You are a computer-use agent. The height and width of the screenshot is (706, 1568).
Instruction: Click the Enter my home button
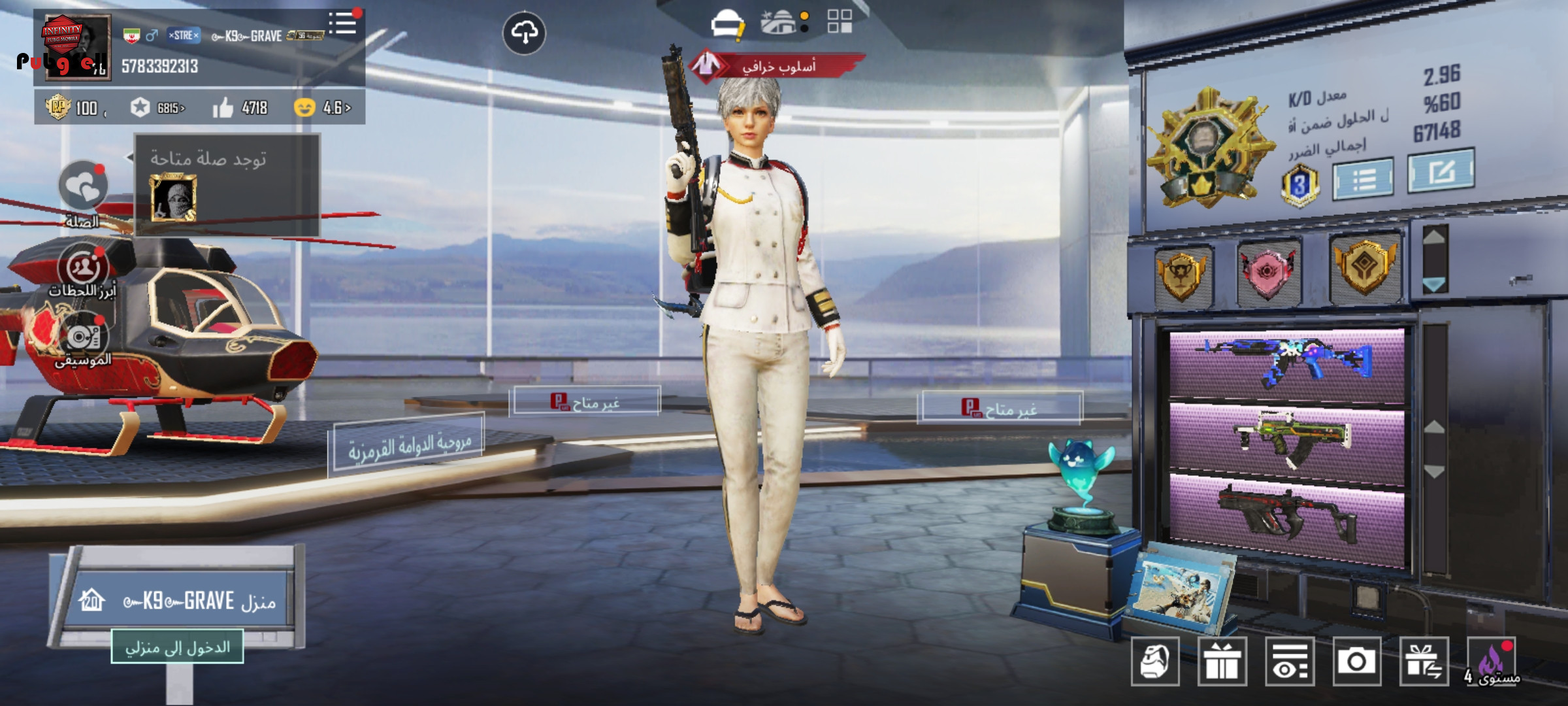click(177, 647)
